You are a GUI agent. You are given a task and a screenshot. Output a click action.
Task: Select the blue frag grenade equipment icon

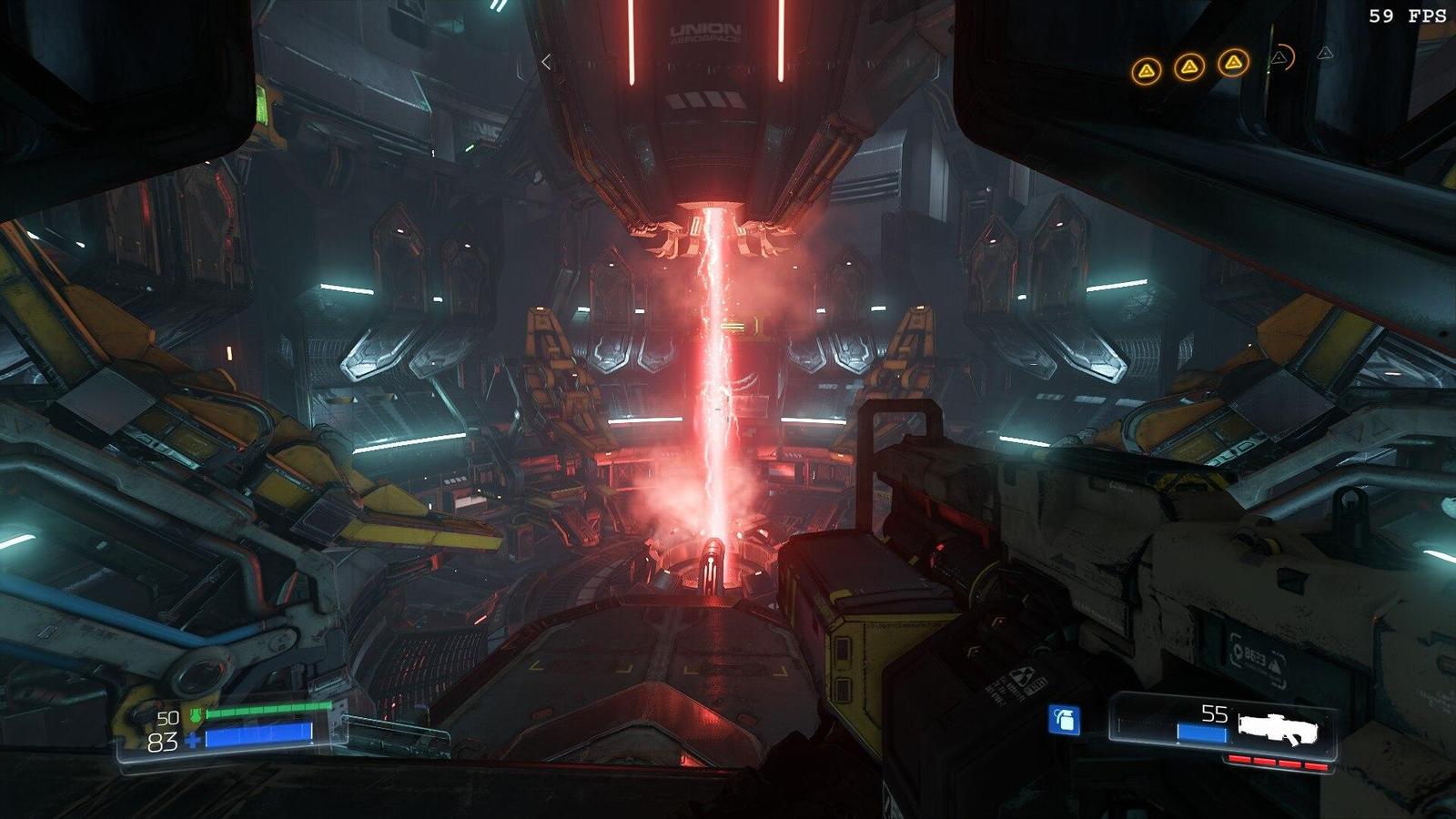(x=1065, y=720)
